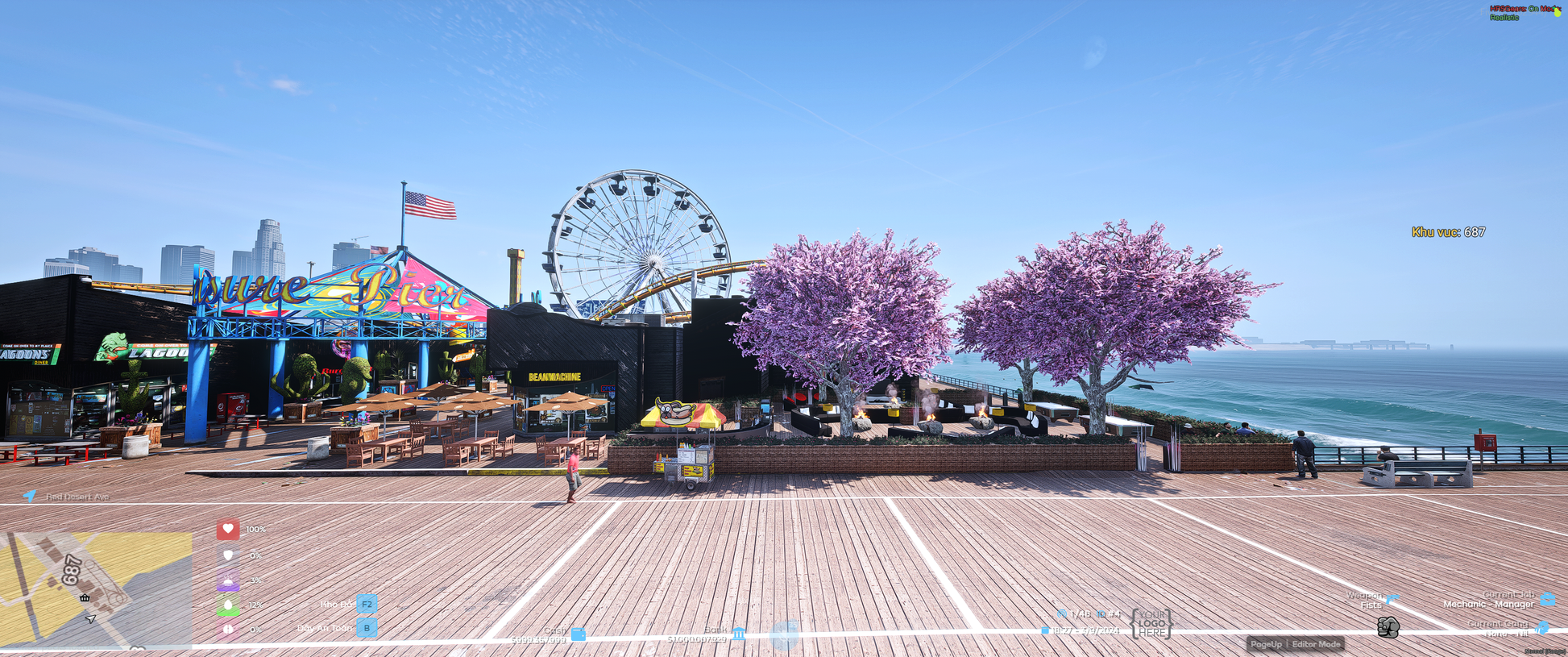Screen dimensions: 1568x657
Task: Click the Cash wallet icon
Action: [578, 634]
